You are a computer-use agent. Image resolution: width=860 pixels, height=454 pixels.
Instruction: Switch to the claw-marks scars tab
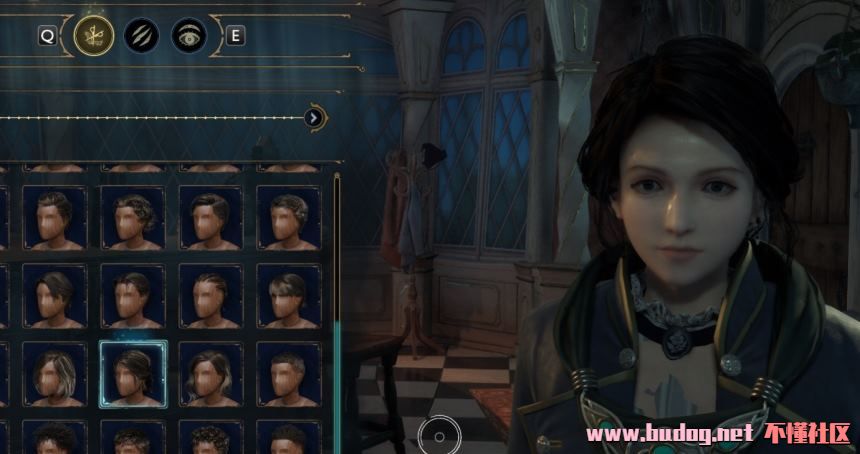[x=141, y=36]
